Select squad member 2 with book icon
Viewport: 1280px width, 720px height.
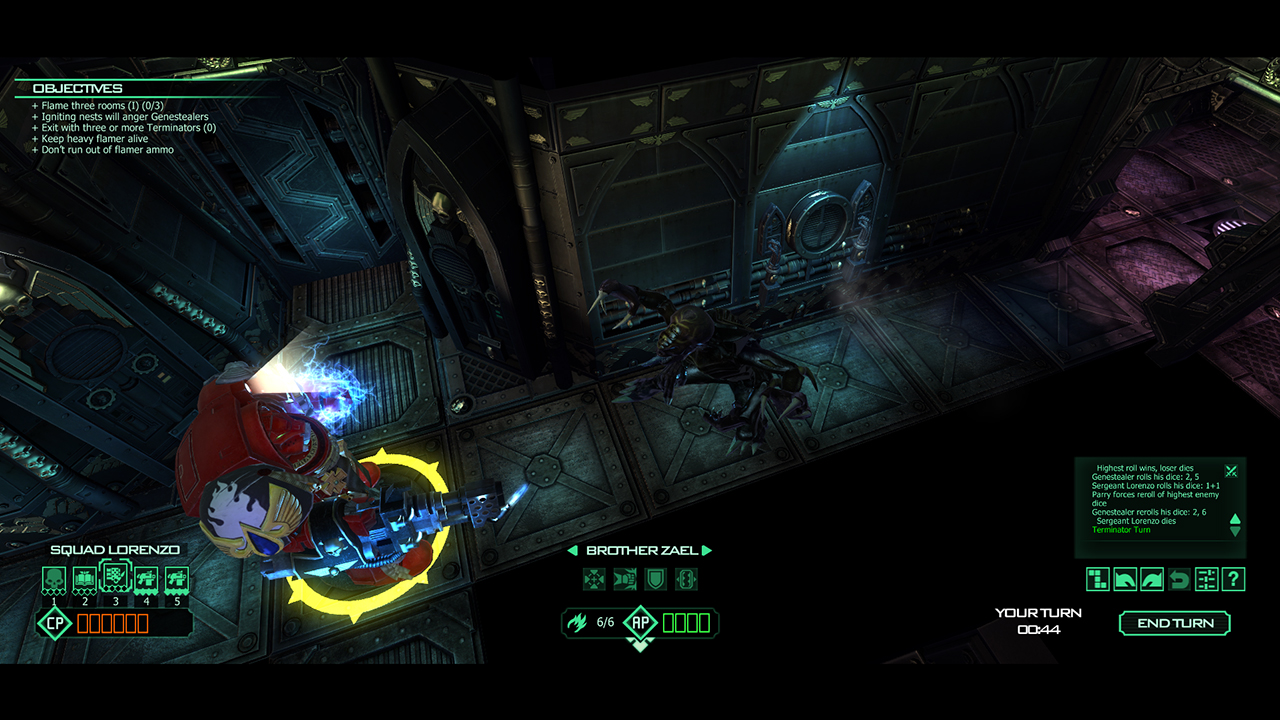pyautogui.click(x=85, y=578)
